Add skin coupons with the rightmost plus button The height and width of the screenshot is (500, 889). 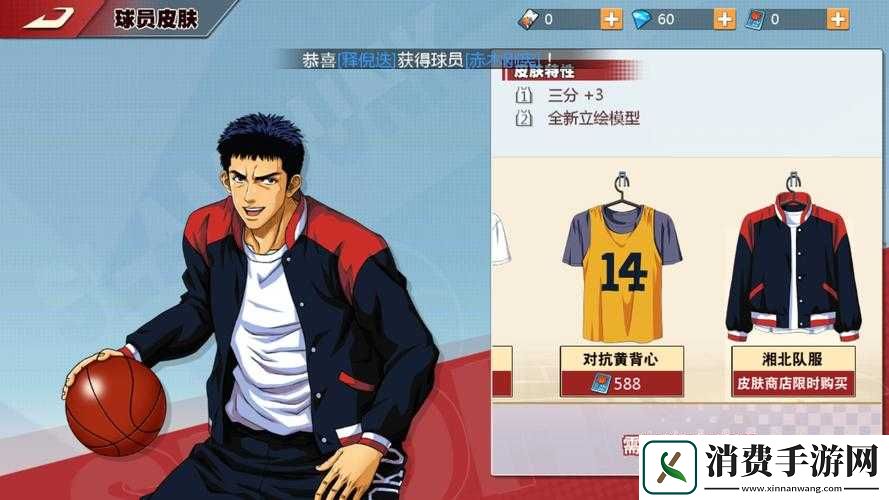pos(839,19)
